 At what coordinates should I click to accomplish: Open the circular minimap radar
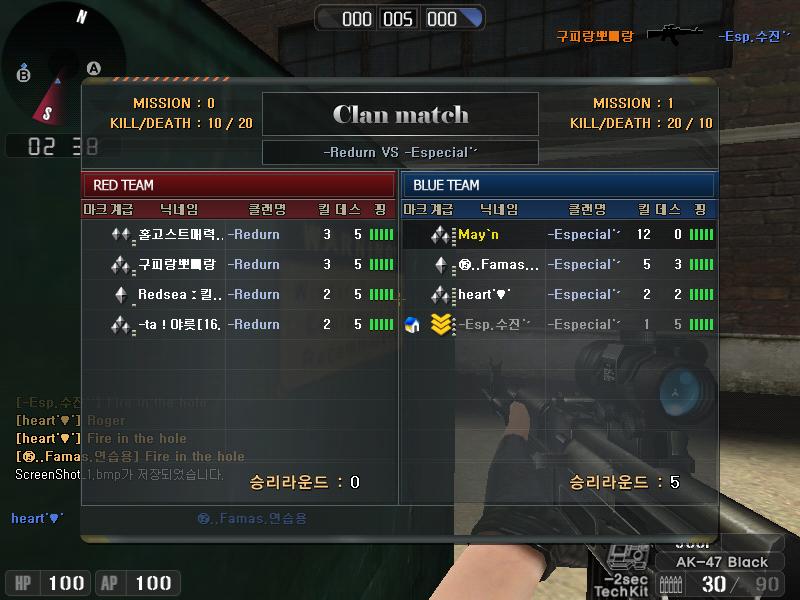pos(62,60)
